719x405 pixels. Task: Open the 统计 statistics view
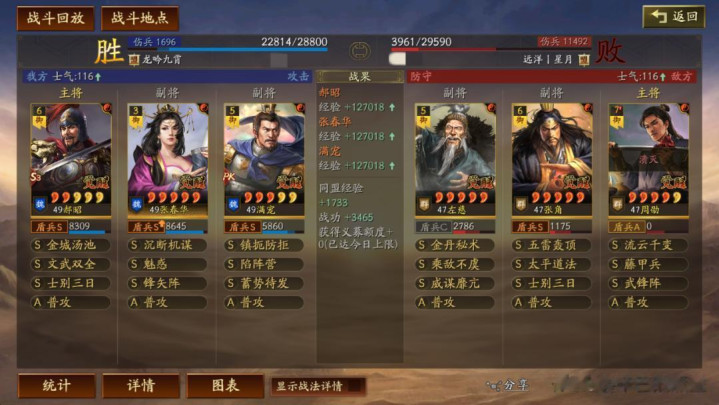click(x=56, y=385)
